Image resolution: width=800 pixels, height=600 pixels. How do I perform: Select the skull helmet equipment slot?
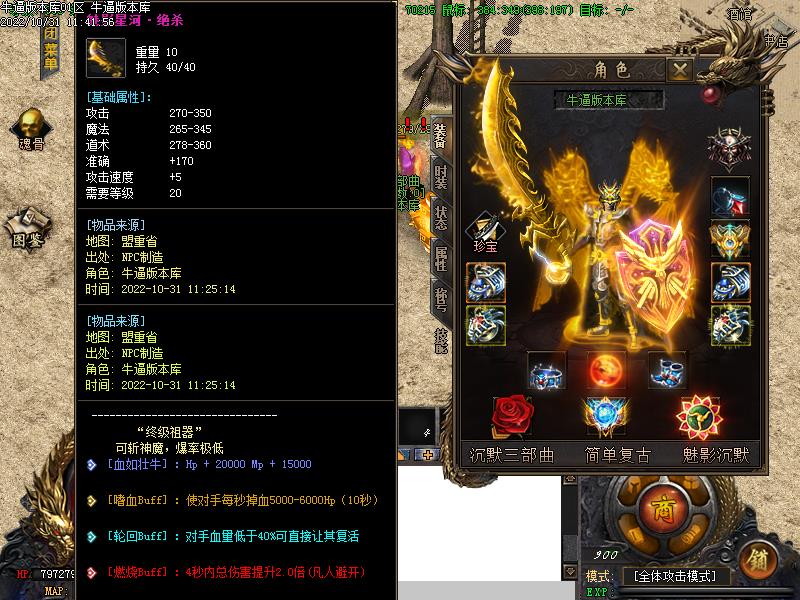(x=729, y=148)
